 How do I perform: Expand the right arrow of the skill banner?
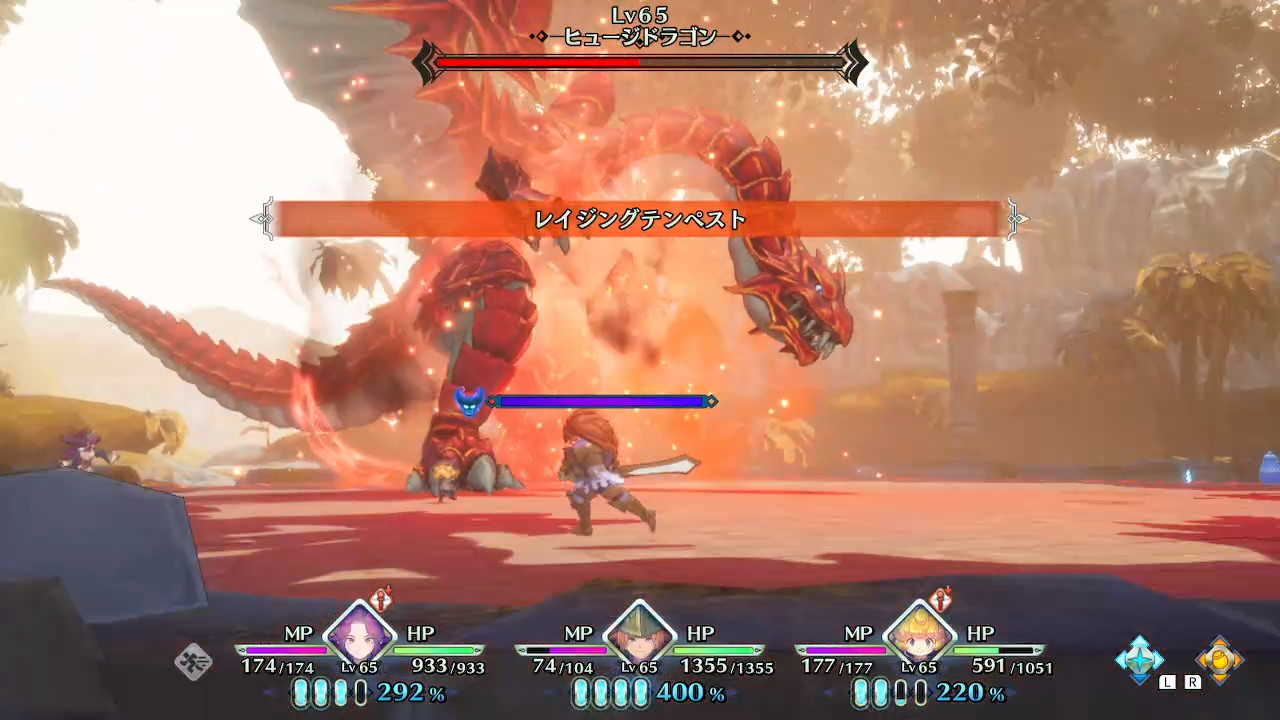pos(1018,218)
